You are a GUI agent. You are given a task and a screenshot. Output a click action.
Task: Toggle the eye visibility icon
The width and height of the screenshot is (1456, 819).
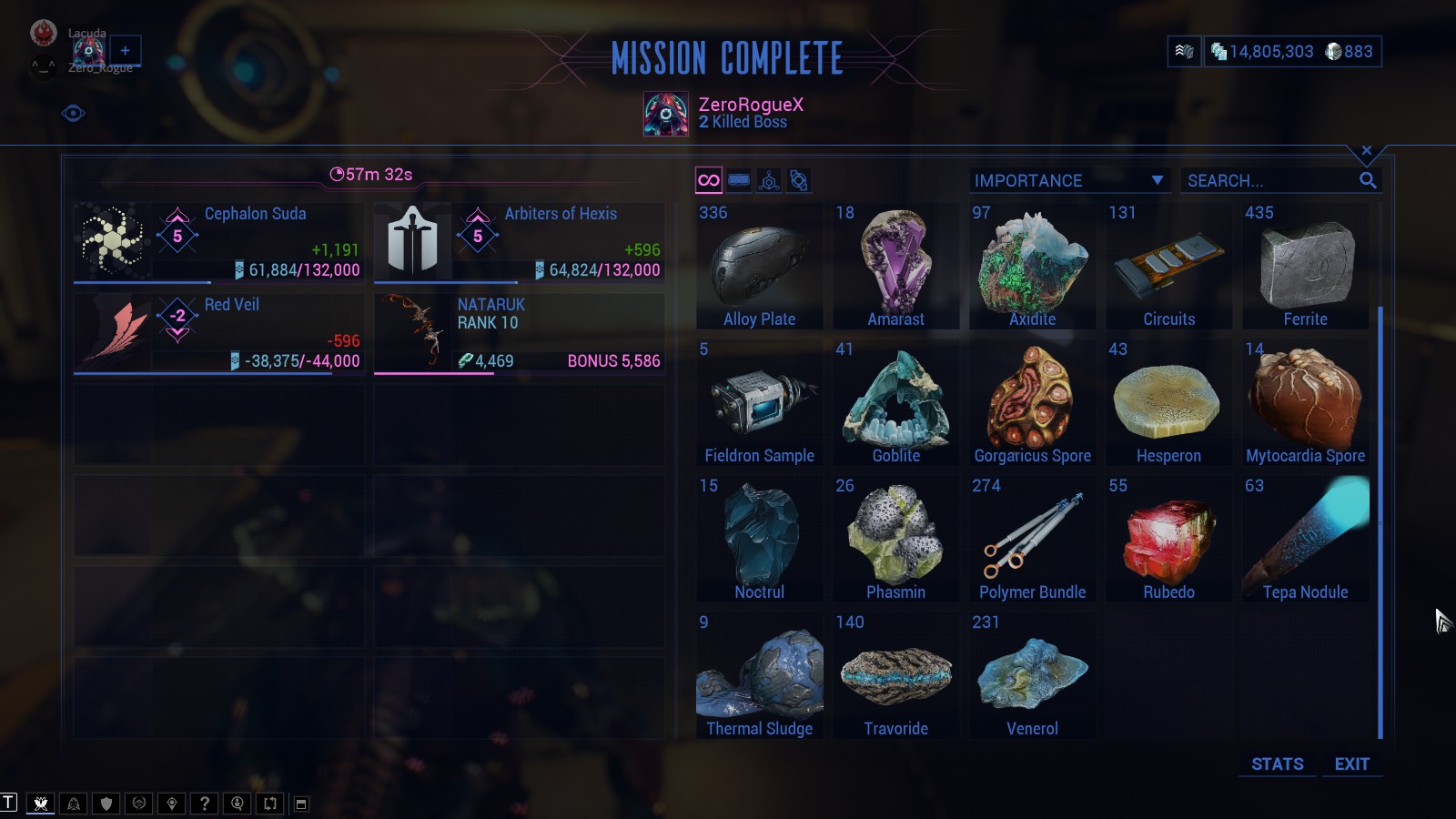[74, 114]
